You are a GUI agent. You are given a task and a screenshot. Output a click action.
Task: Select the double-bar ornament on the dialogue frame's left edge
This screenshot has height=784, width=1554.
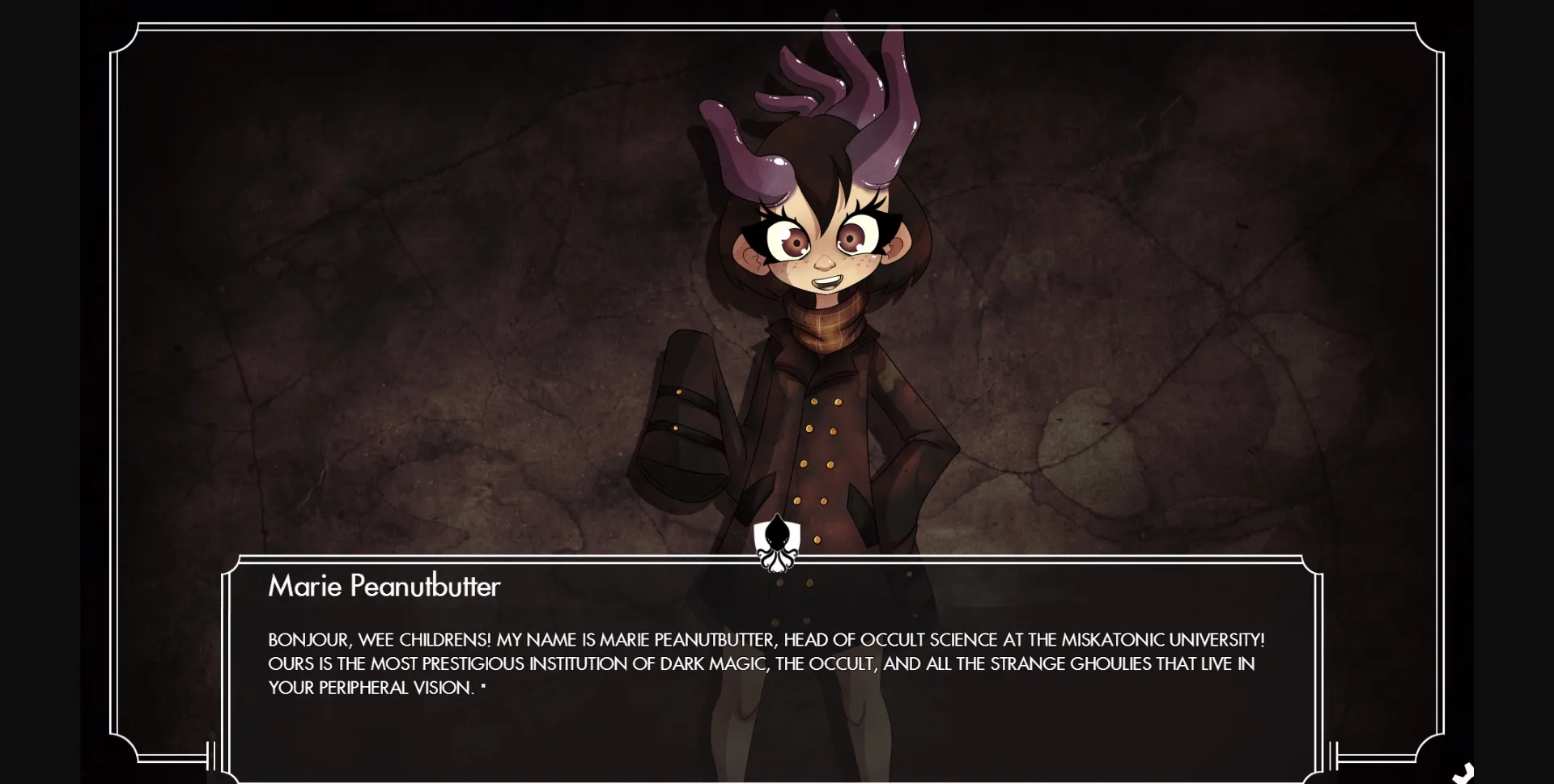tap(210, 756)
